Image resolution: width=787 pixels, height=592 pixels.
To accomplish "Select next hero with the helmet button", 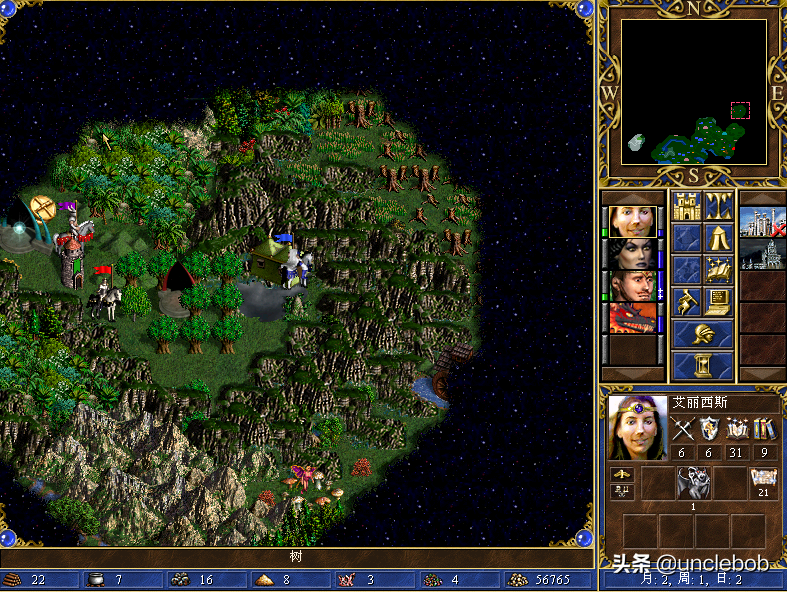I will [702, 333].
